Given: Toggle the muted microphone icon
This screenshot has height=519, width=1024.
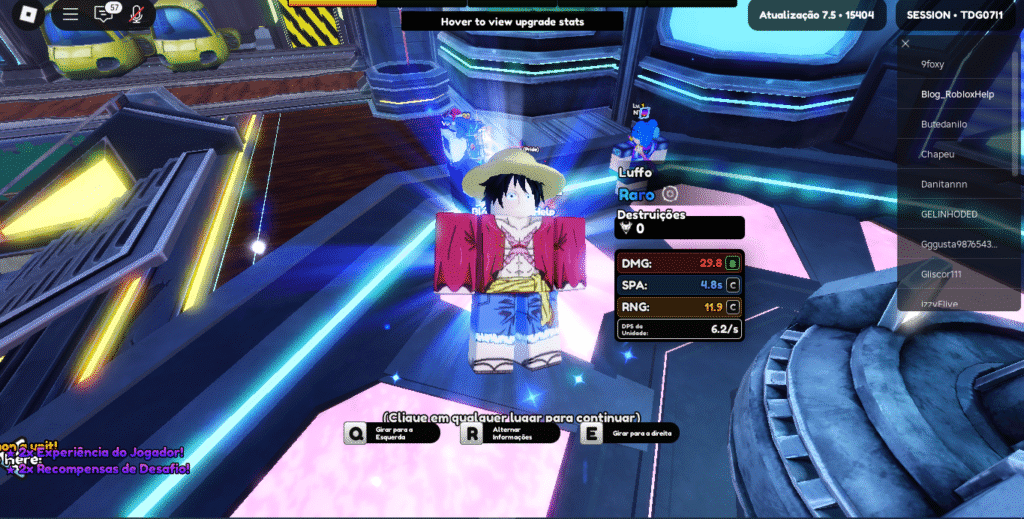Looking at the screenshot, I should click(x=136, y=15).
